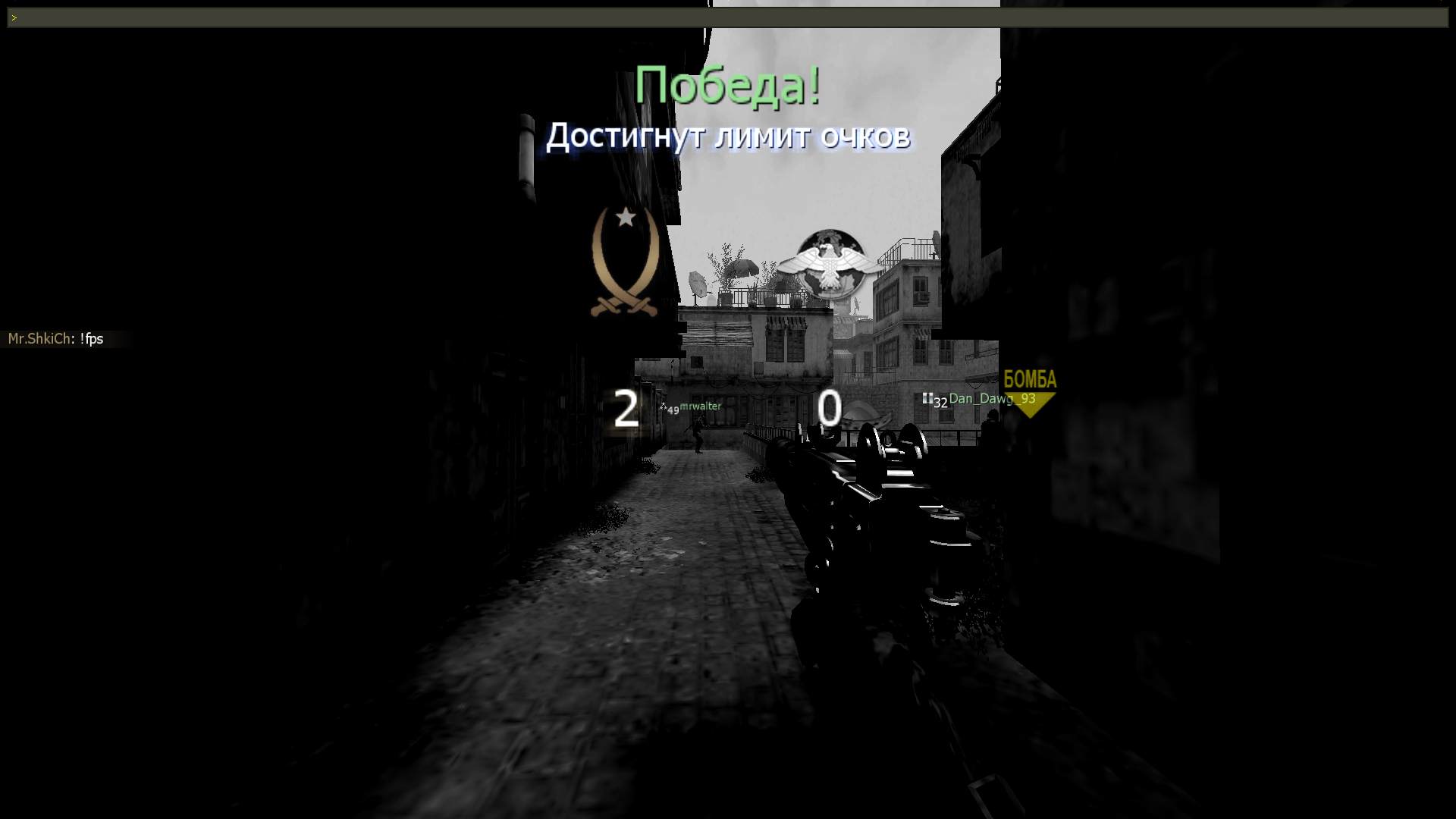The width and height of the screenshot is (1456, 819).
Task: Click the health value 49 near mrwalter
Action: [x=673, y=411]
